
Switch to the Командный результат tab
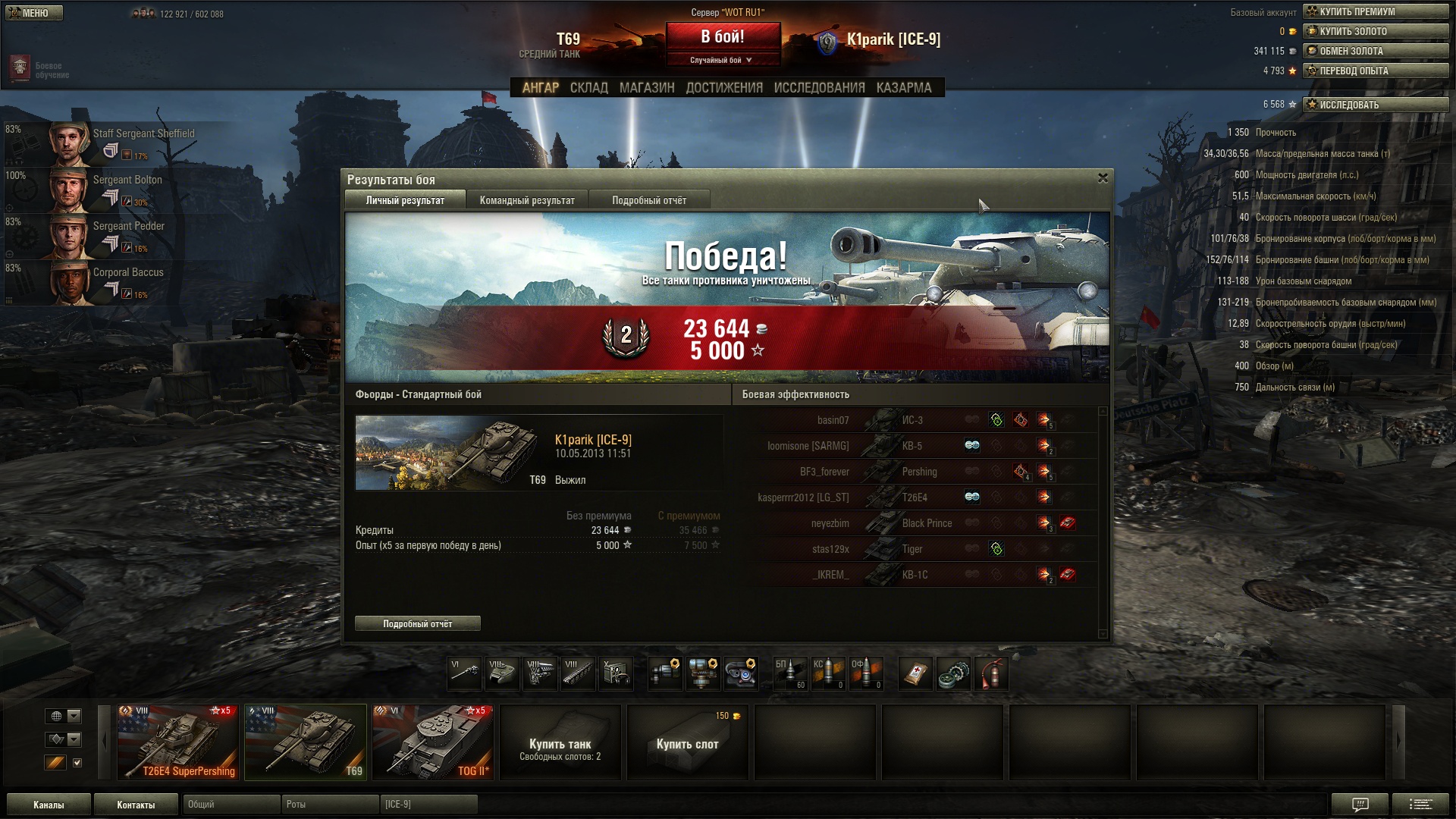point(527,200)
